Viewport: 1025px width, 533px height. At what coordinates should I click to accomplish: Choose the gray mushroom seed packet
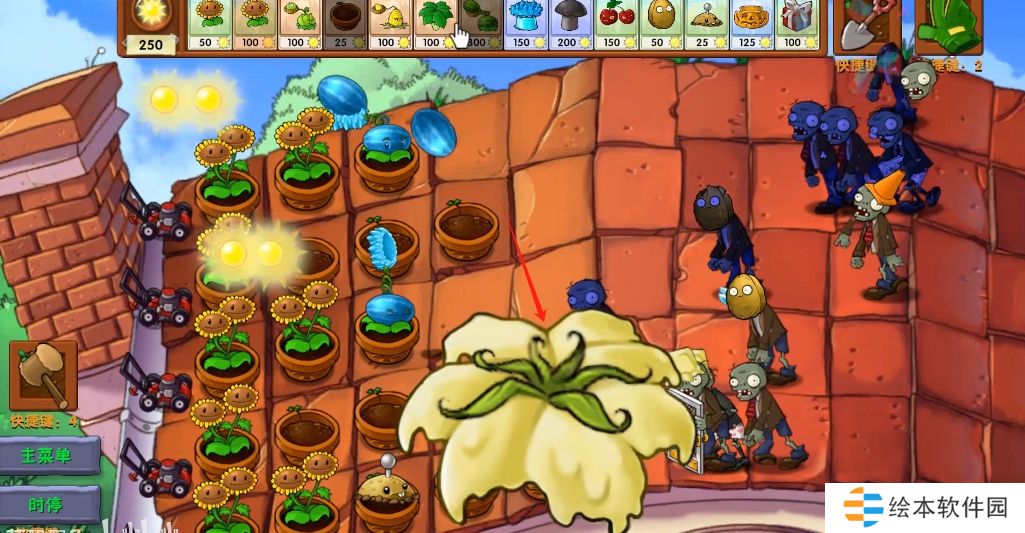click(x=570, y=24)
